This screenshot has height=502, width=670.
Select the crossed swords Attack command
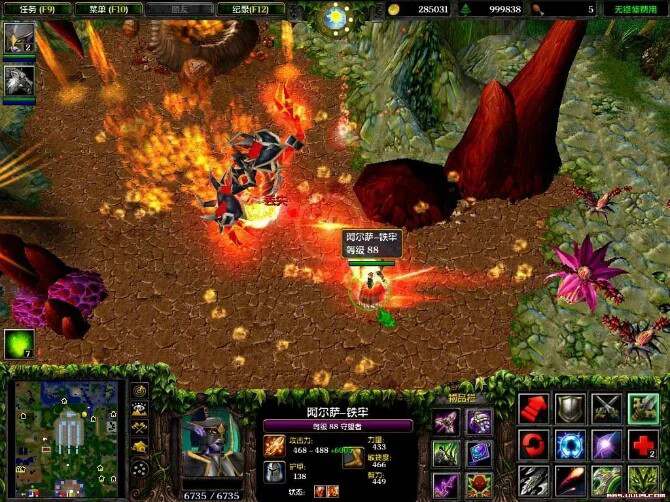point(606,409)
